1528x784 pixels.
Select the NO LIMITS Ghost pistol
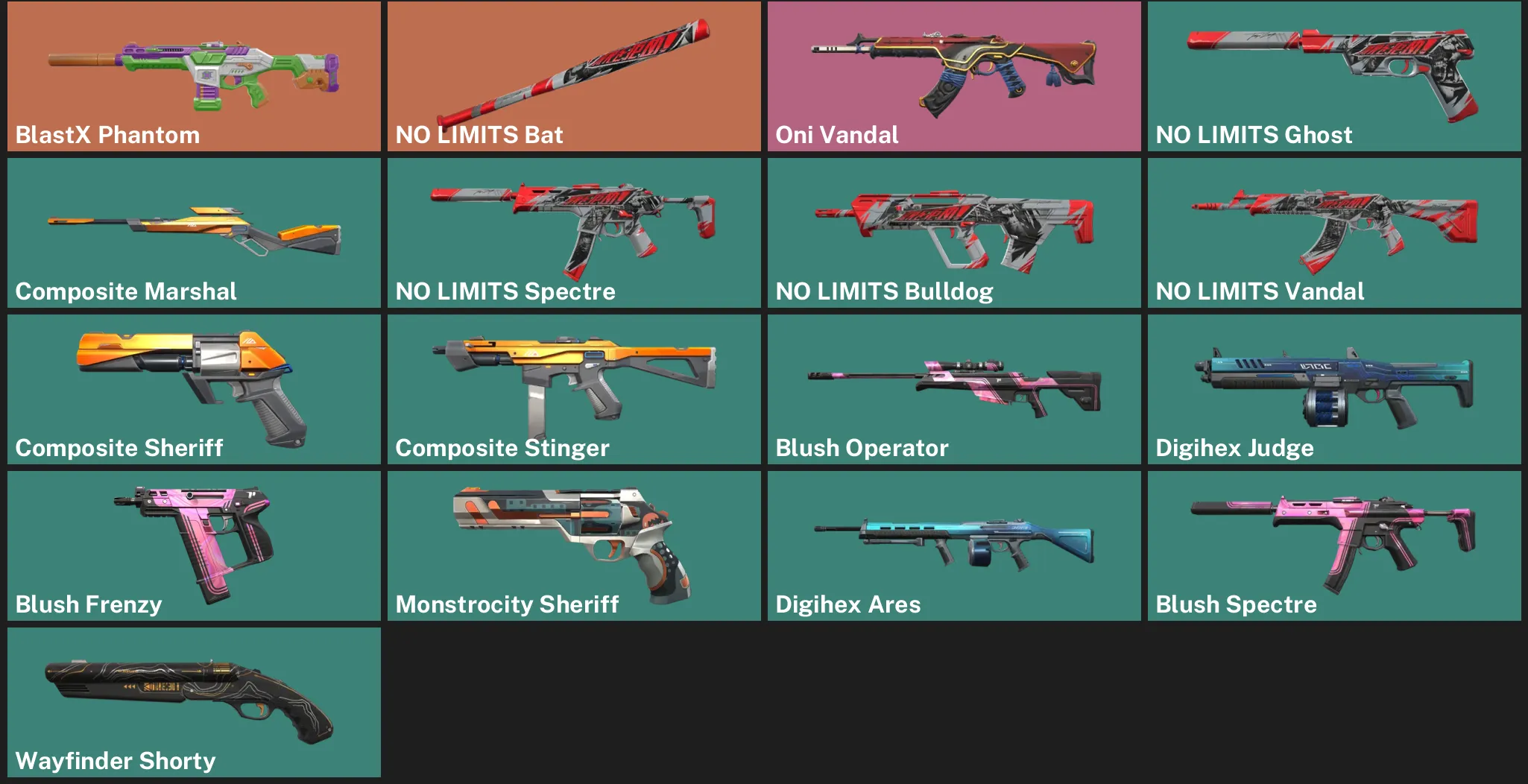click(x=1334, y=67)
